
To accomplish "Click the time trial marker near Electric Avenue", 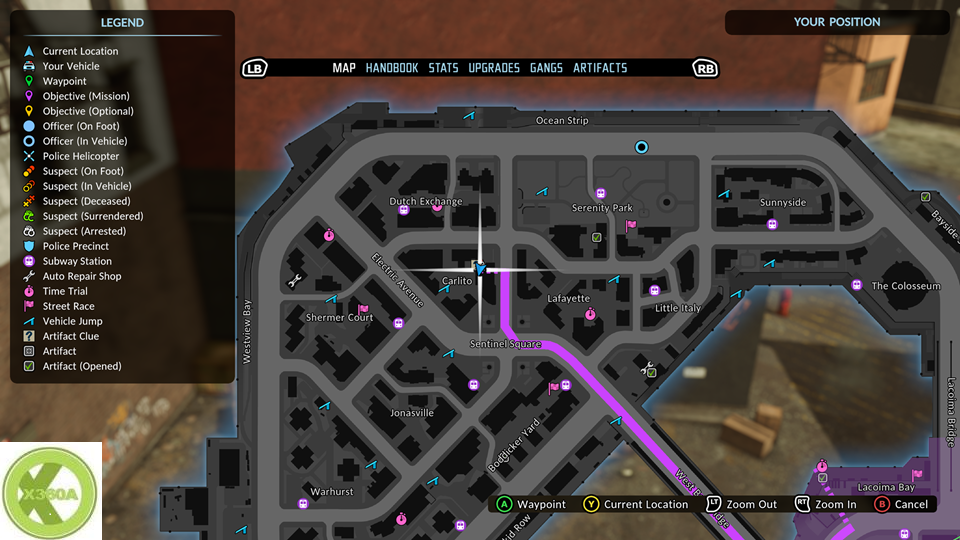I will tap(329, 235).
